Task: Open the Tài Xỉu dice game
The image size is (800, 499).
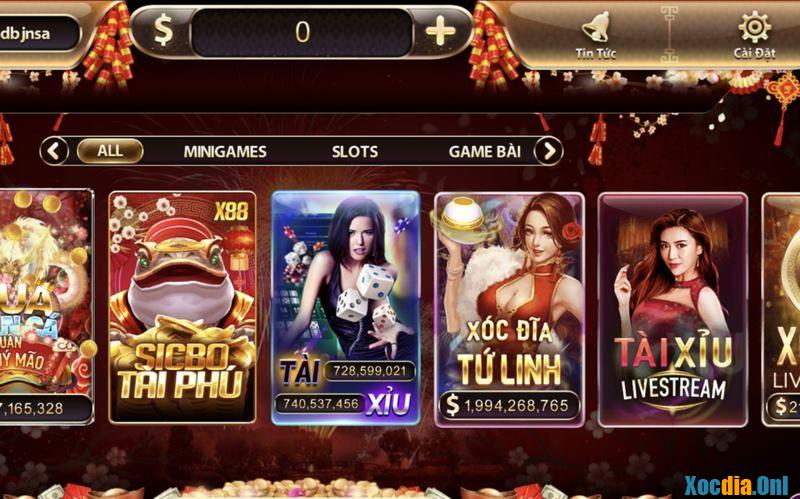Action: (x=345, y=305)
